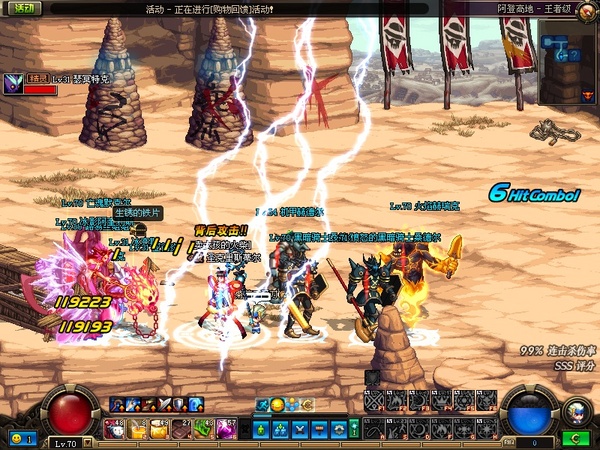The width and height of the screenshot is (600, 450).
Task: Open the green coin shop button
Action: click(574, 438)
